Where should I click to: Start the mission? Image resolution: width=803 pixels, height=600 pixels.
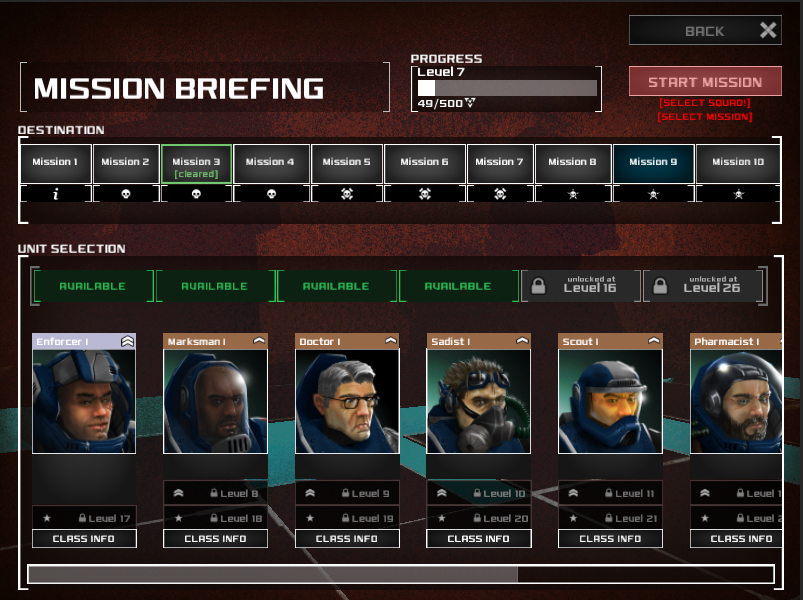(x=705, y=82)
